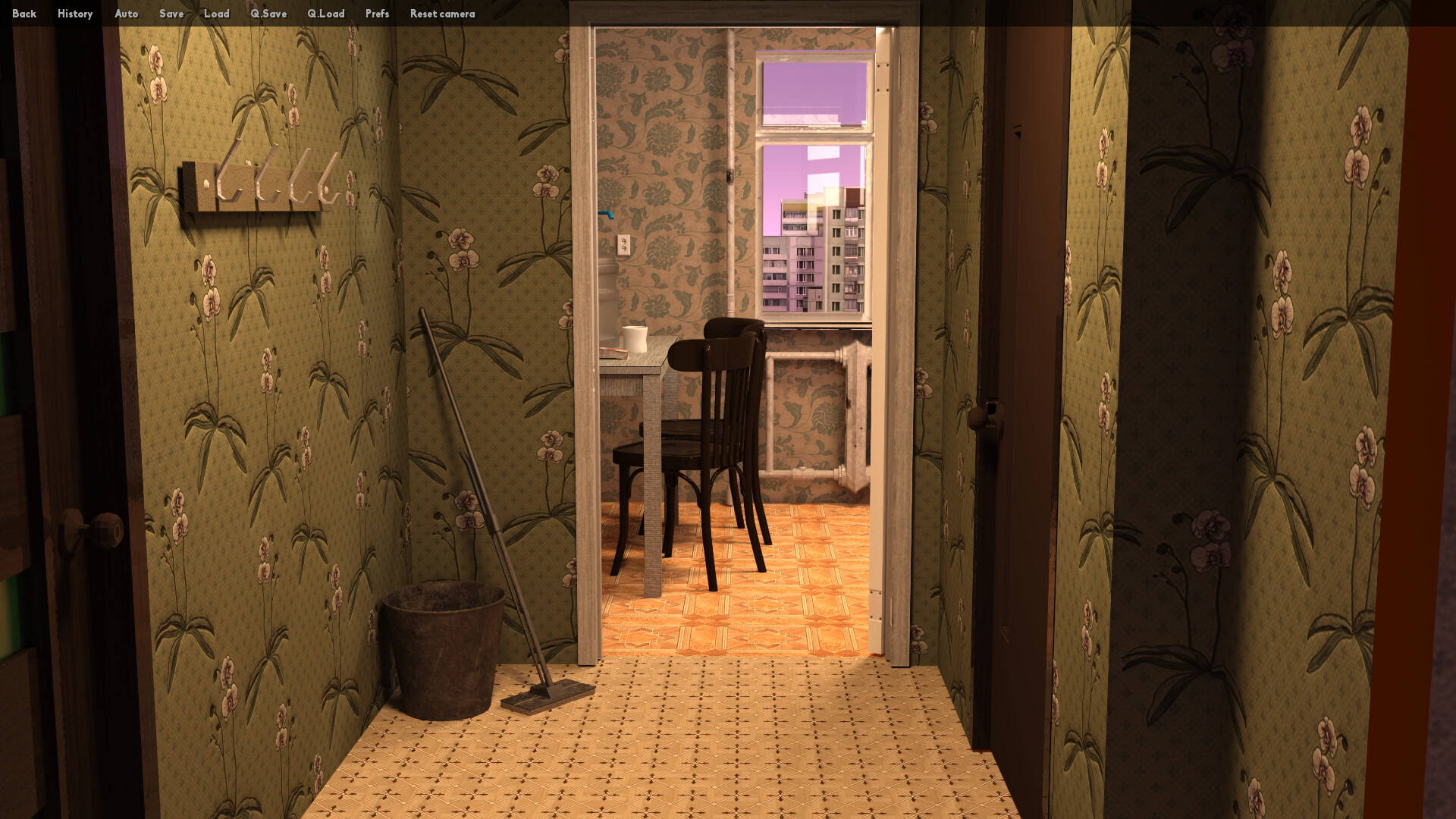Open the Prefs settings screen
This screenshot has width=1456, height=819.
(377, 14)
